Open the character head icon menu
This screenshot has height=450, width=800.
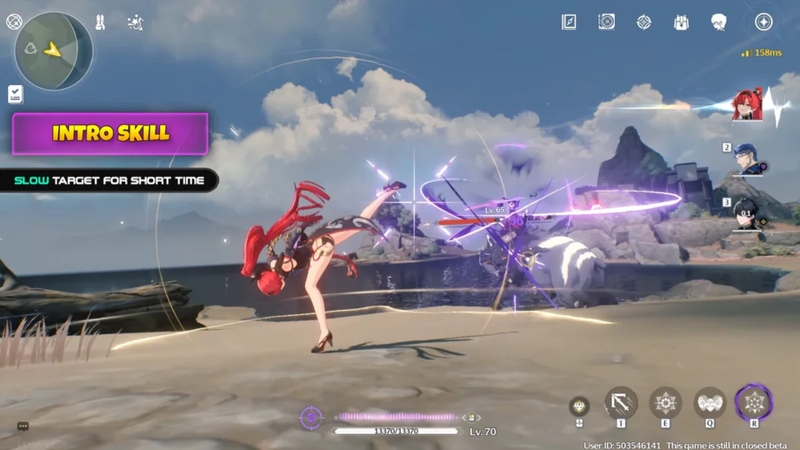(x=718, y=21)
